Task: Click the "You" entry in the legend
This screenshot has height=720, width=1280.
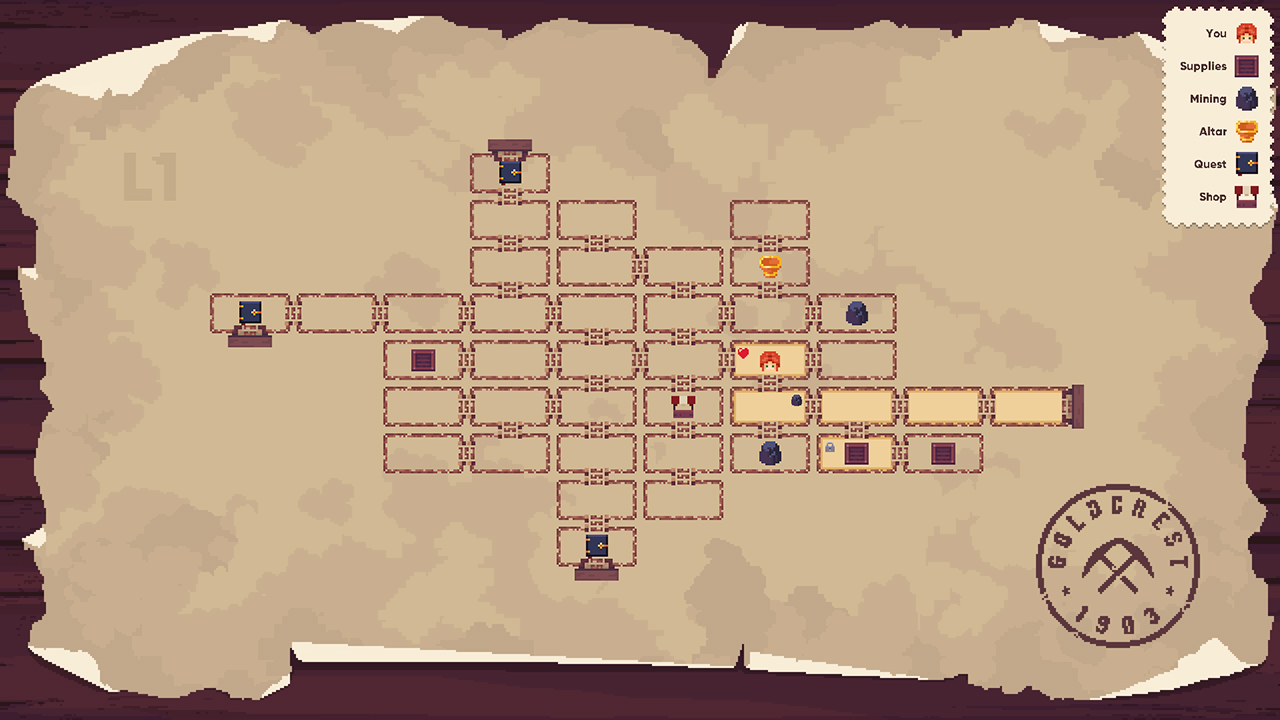Action: pos(1216,33)
